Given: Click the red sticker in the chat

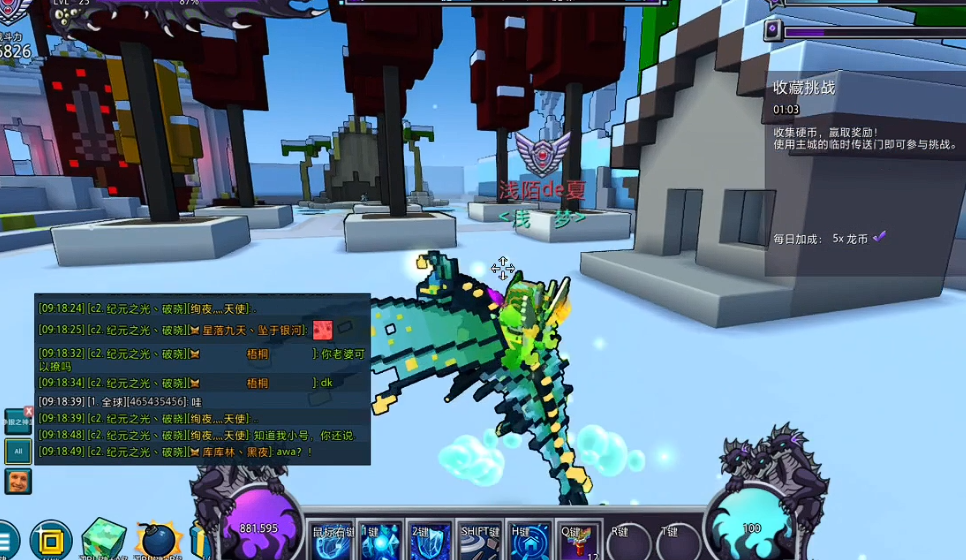Looking at the screenshot, I should [322, 329].
